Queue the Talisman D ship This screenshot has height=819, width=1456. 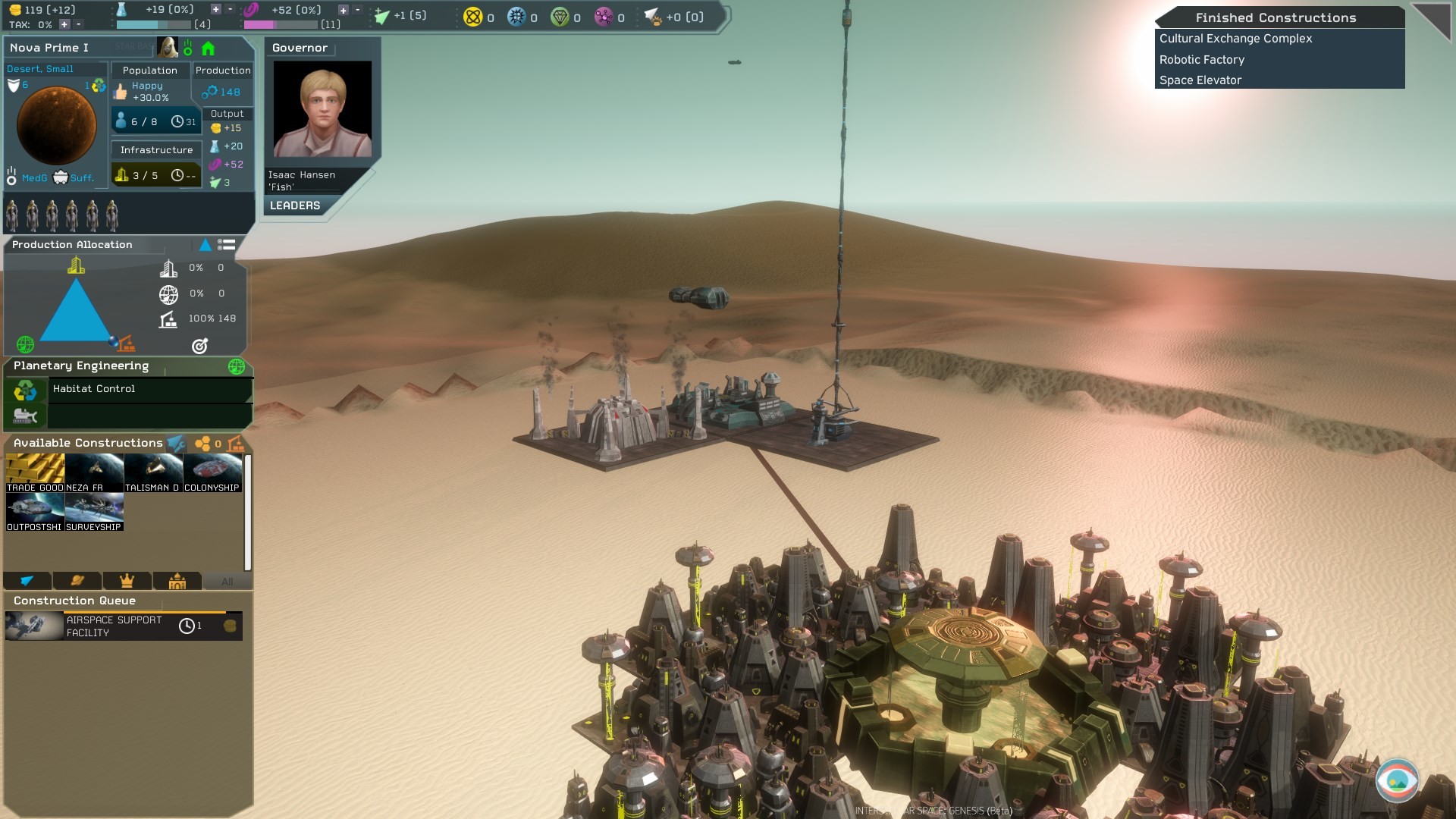click(x=153, y=473)
